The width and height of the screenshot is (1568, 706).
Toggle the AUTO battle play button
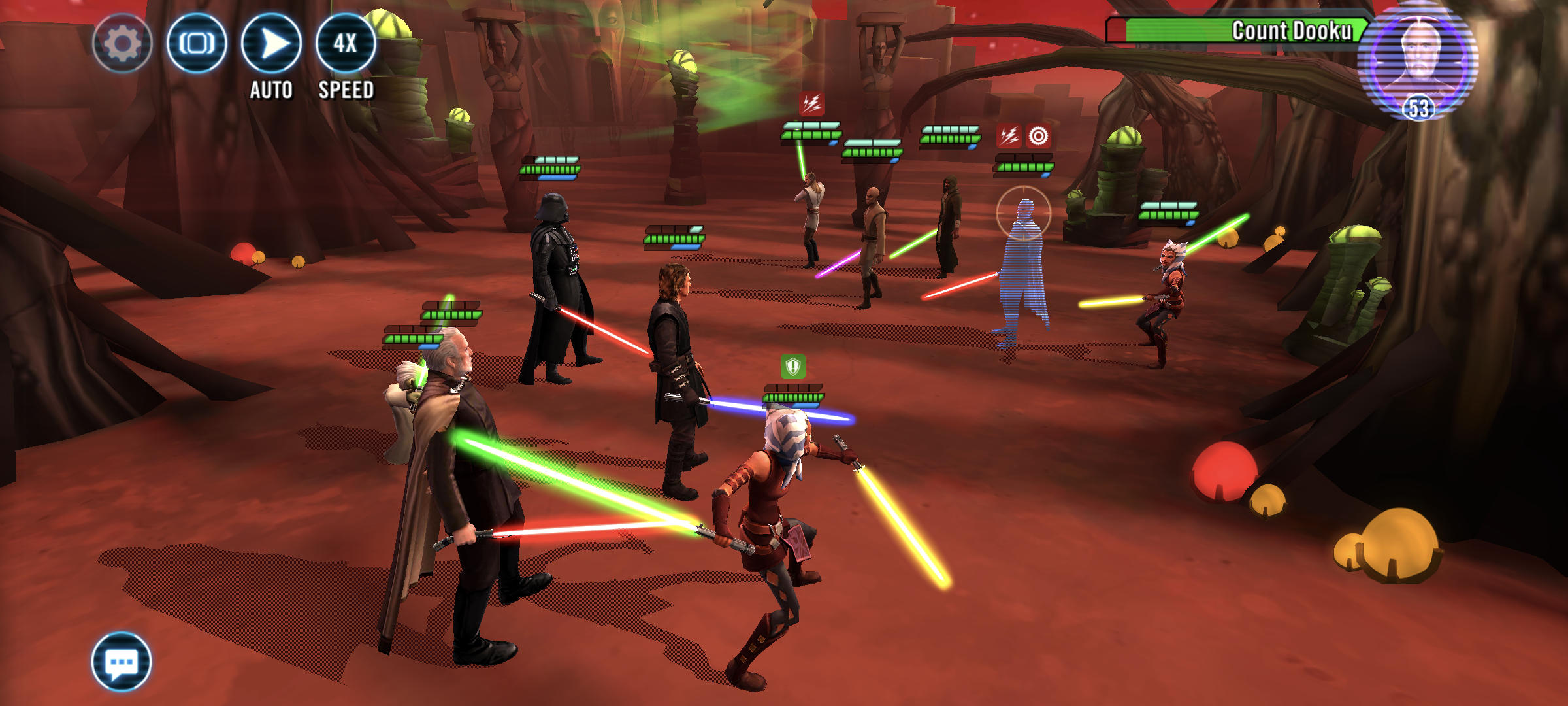pos(271,44)
